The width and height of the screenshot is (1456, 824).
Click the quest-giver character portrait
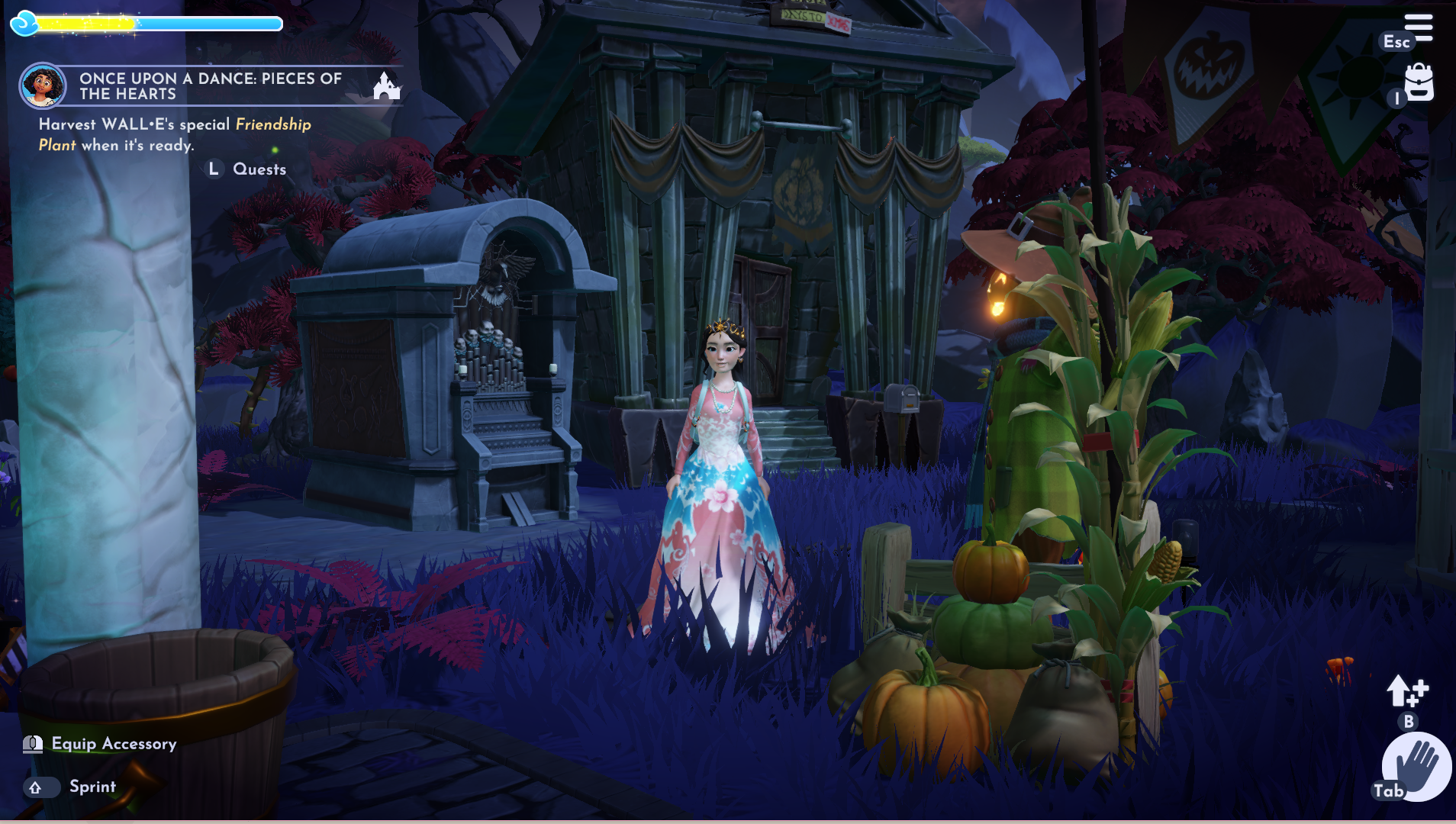point(43,85)
